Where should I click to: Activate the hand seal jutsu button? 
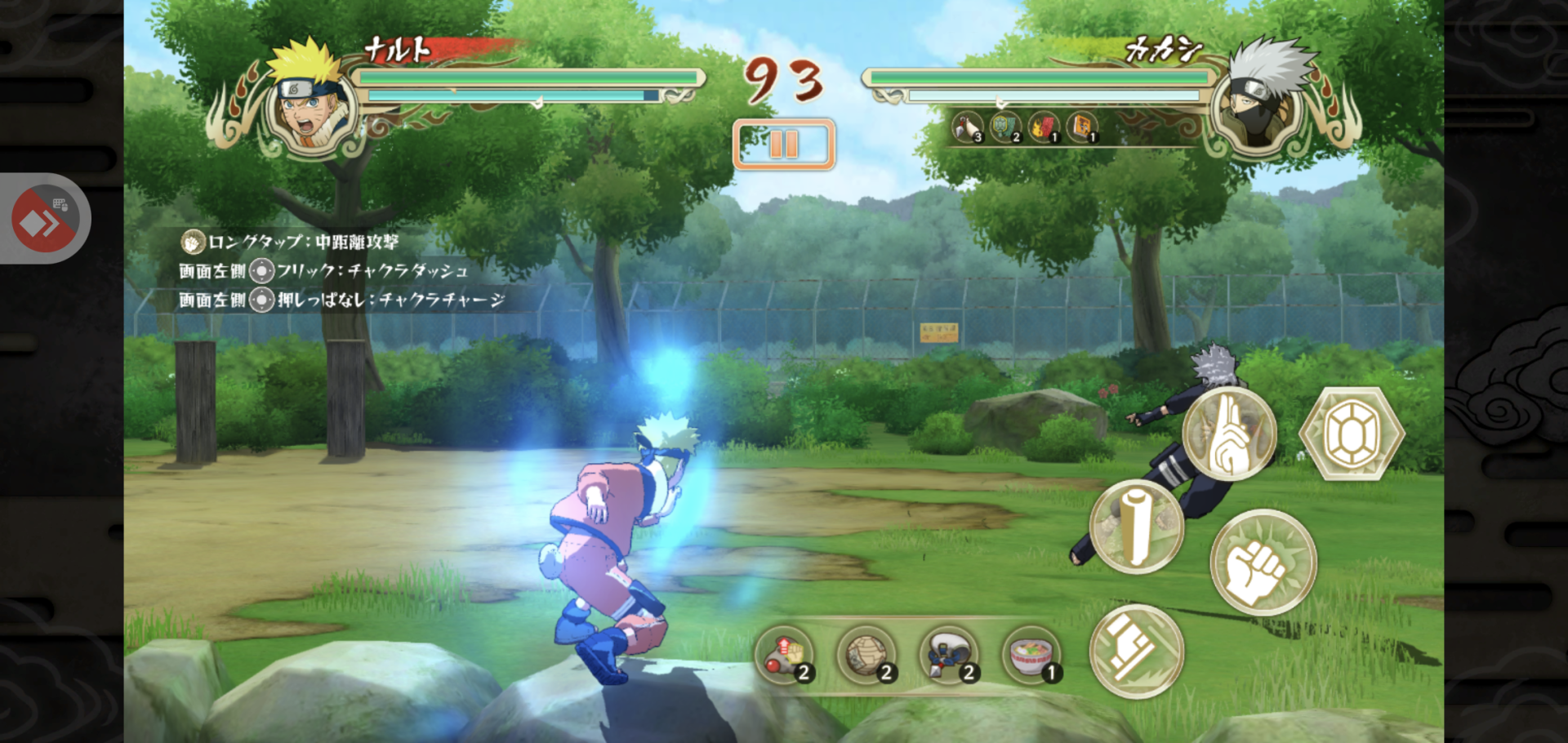[x=1228, y=434]
